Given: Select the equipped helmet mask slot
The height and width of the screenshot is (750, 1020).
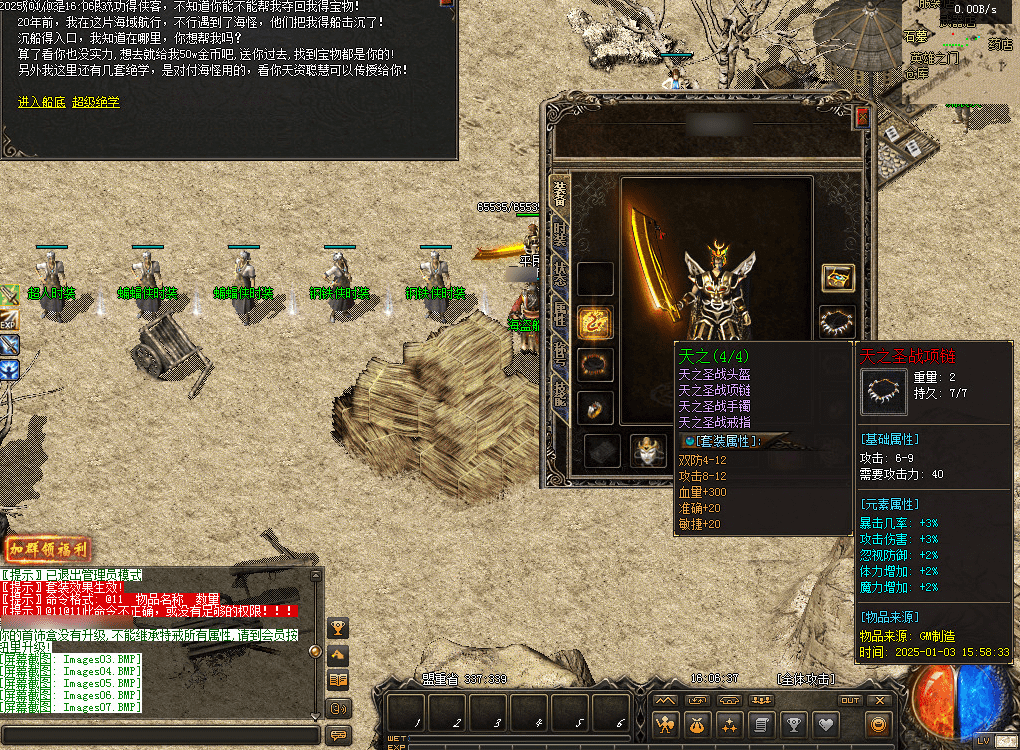Looking at the screenshot, I should coord(648,451).
